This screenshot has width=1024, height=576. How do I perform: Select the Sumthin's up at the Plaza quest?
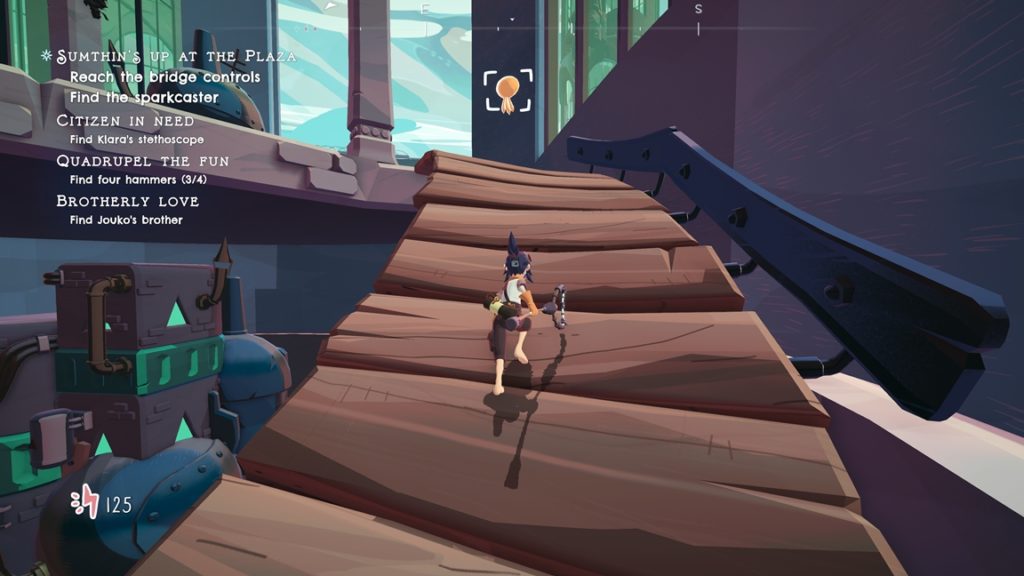pos(176,57)
